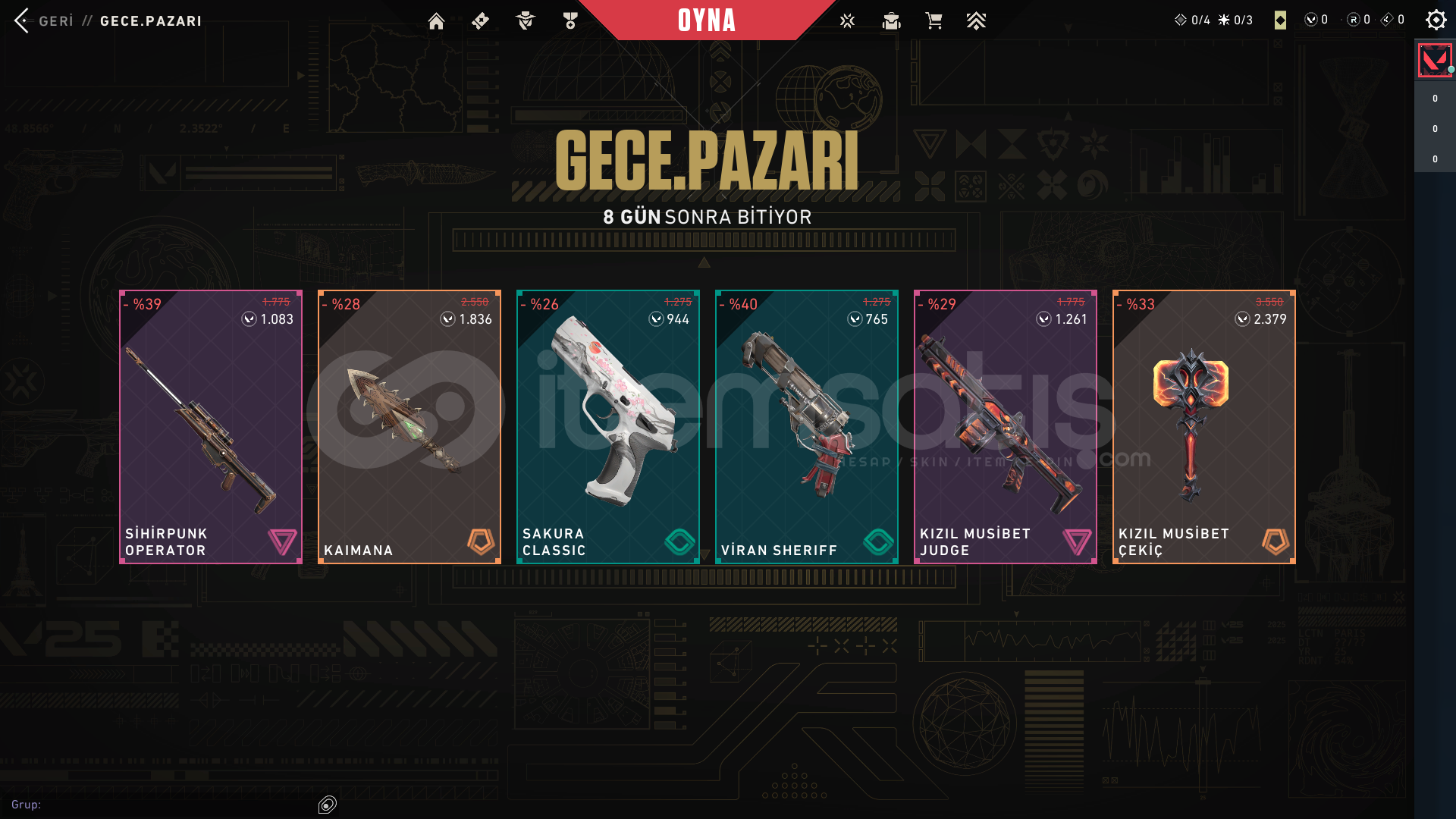Open the settings gear
Screen dimensions: 1456x819
coord(1436,20)
